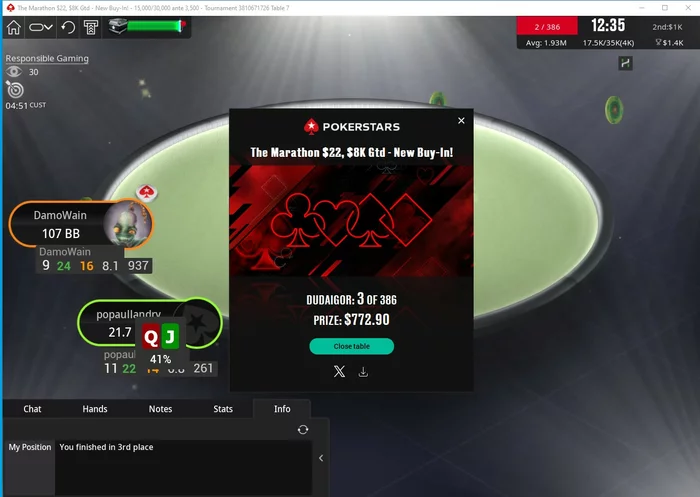Open the Chat tab
Screen dimensions: 700x497
[x=32, y=409]
